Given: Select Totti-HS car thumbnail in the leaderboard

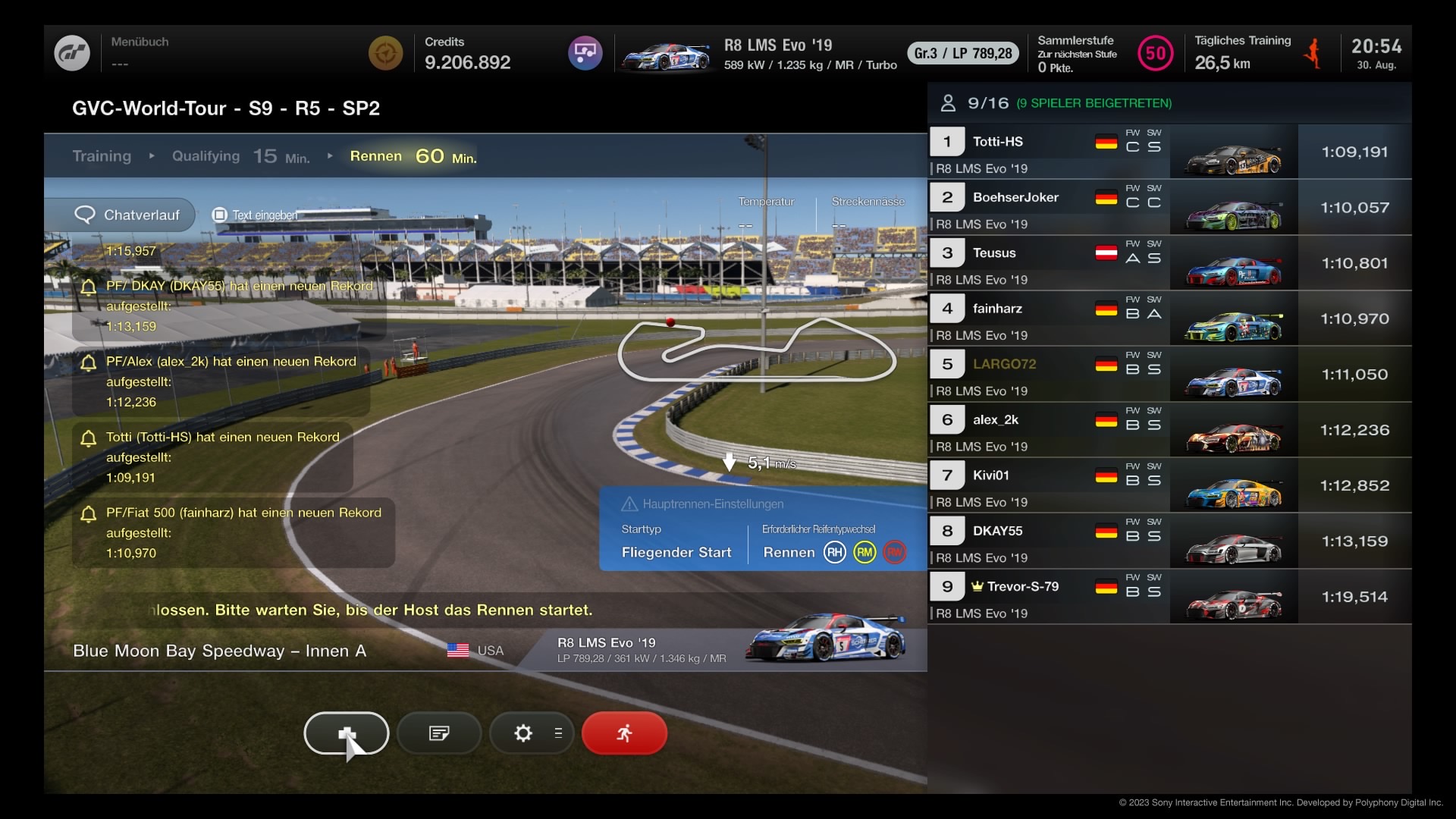Looking at the screenshot, I should click(1232, 151).
